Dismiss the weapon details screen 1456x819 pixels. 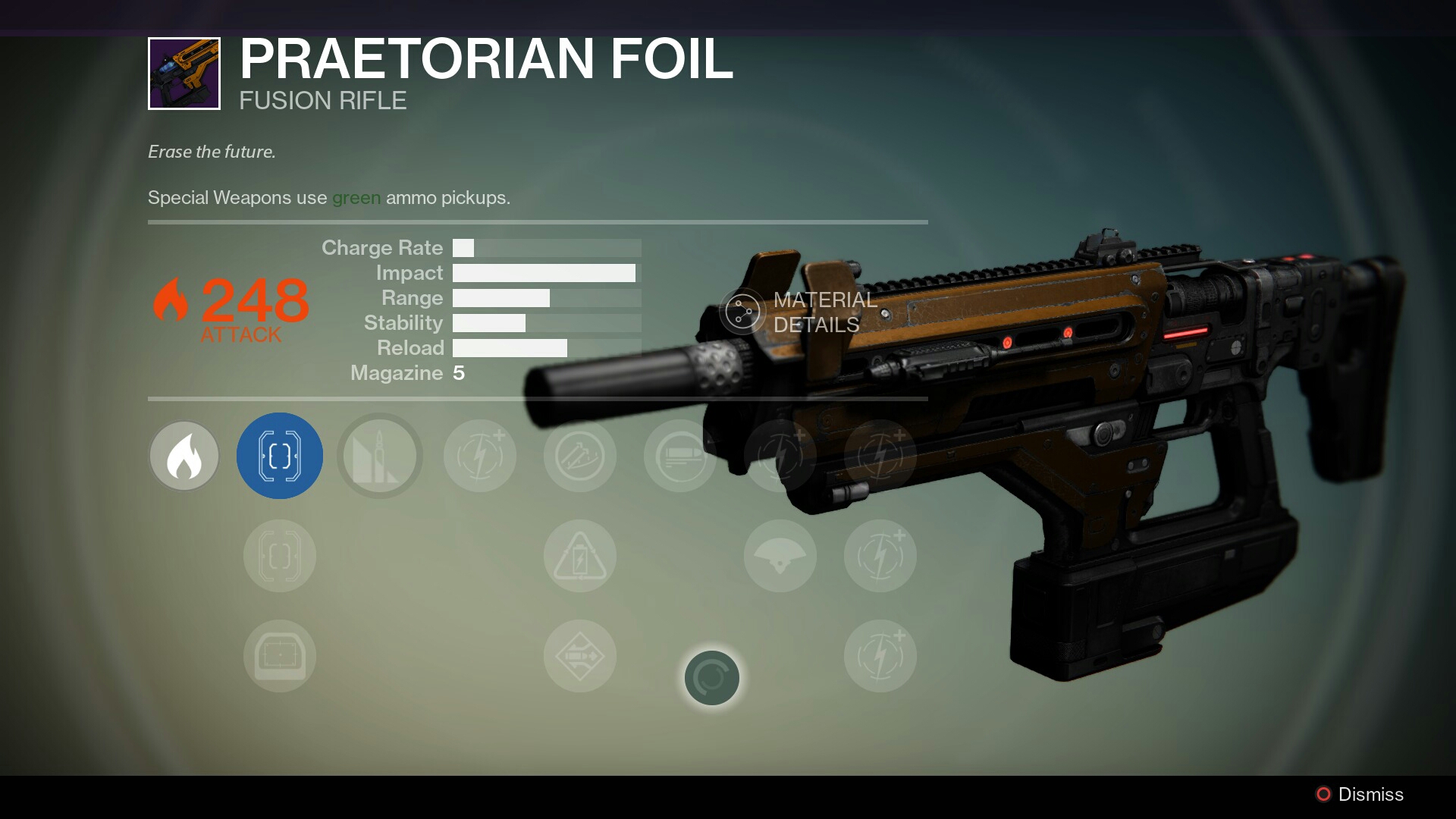point(1359,794)
